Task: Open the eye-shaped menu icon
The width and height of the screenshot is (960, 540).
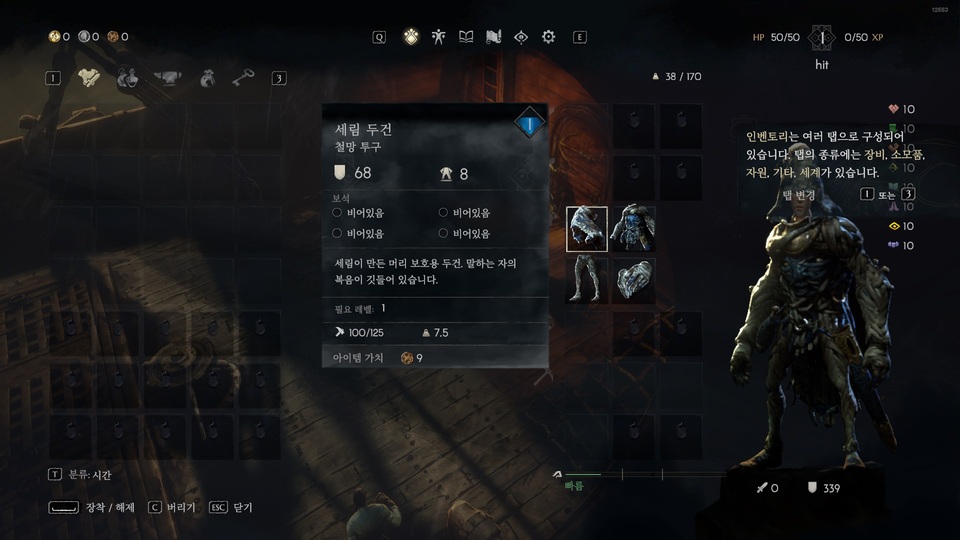Action: coord(520,37)
